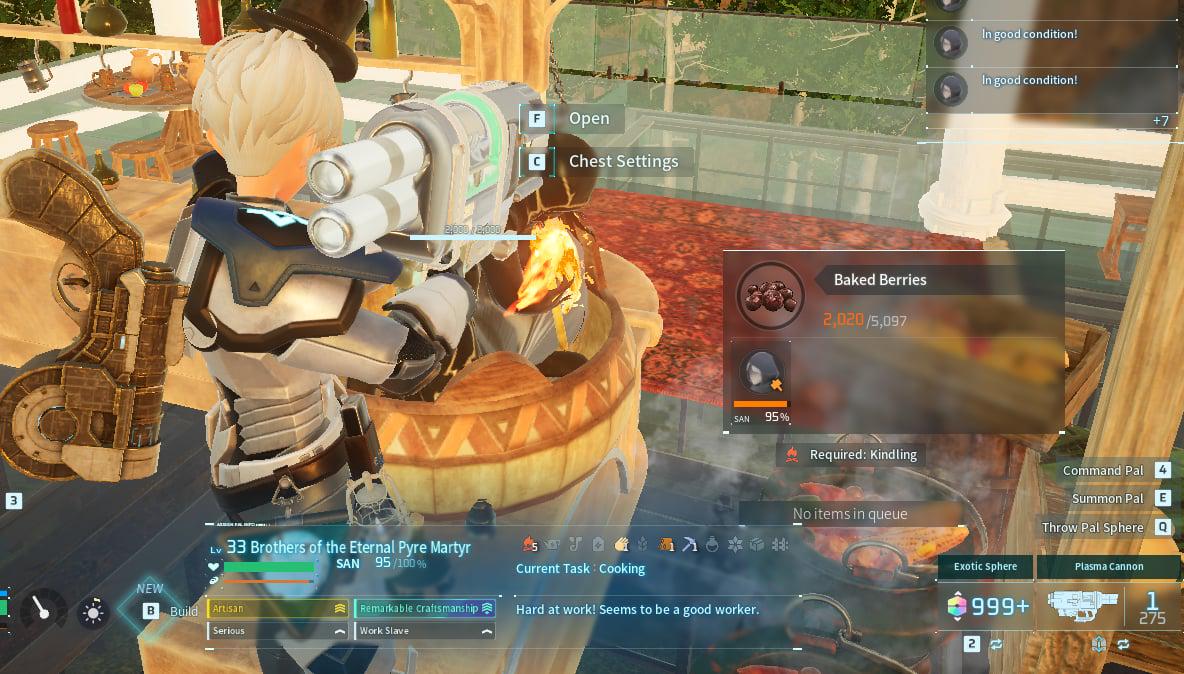Expand the +7 more notifications indicator
This screenshot has width=1184, height=674.
pos(1160,121)
